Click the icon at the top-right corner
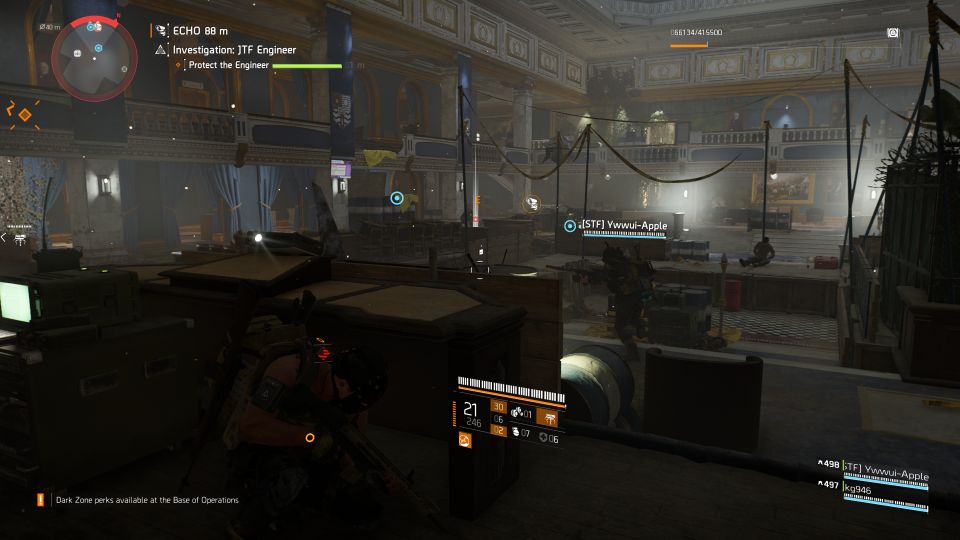 (x=892, y=32)
